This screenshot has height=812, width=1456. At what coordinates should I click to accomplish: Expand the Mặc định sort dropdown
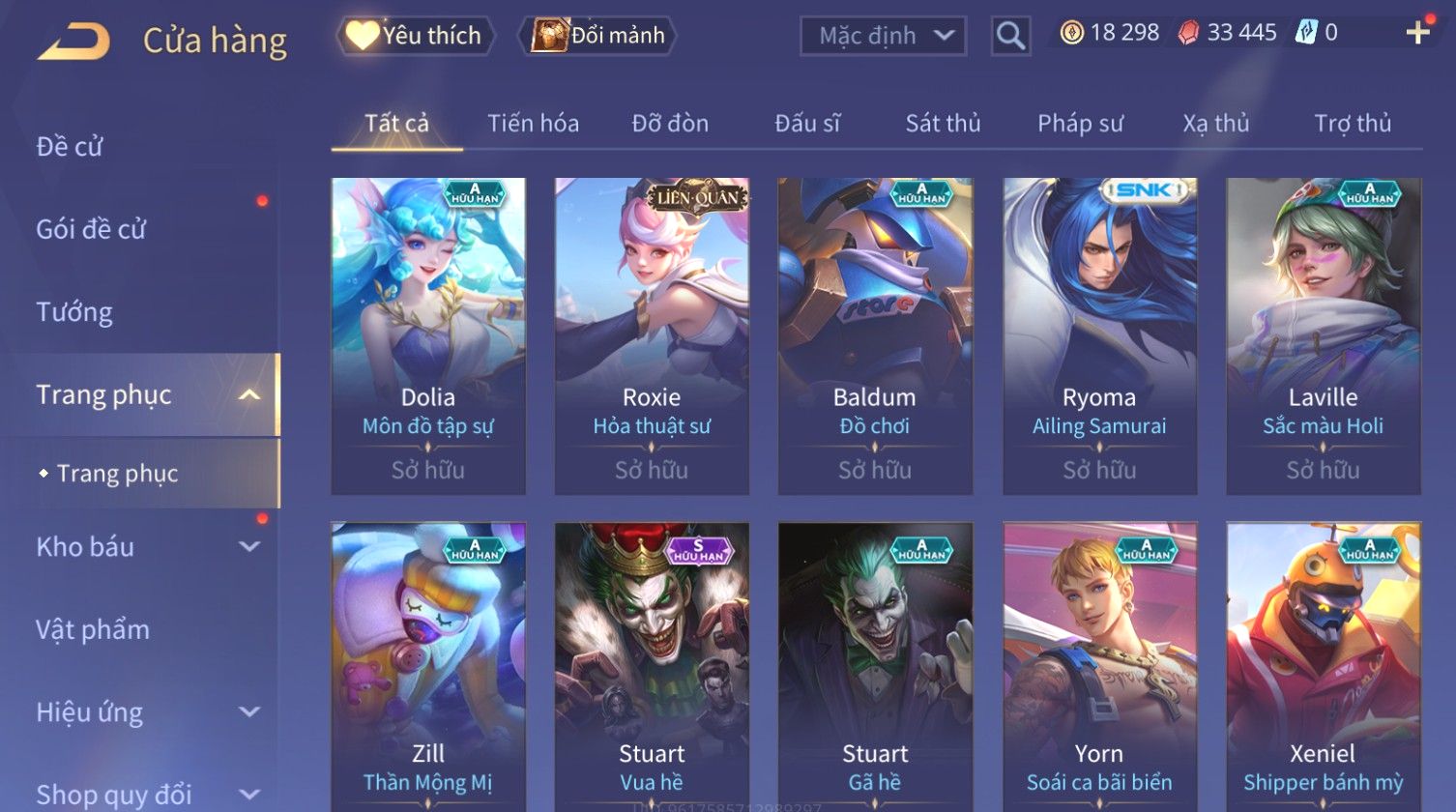(x=883, y=37)
